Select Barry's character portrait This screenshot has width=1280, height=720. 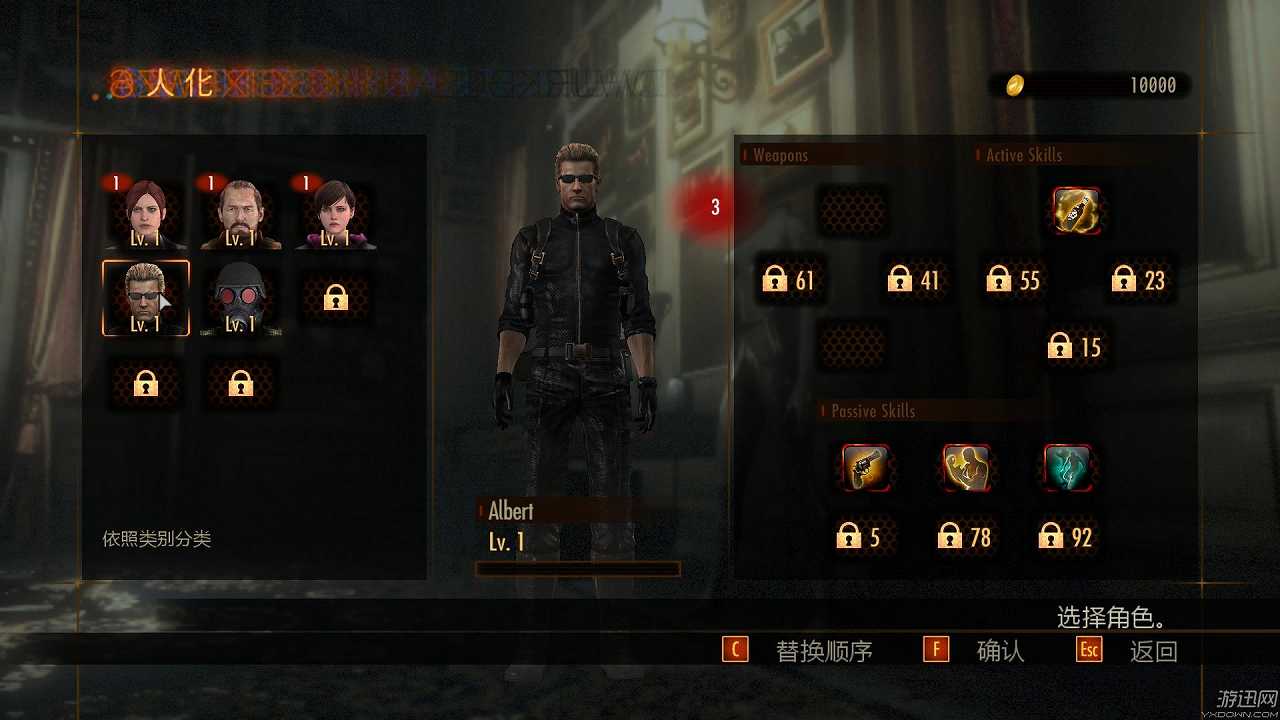pyautogui.click(x=240, y=210)
